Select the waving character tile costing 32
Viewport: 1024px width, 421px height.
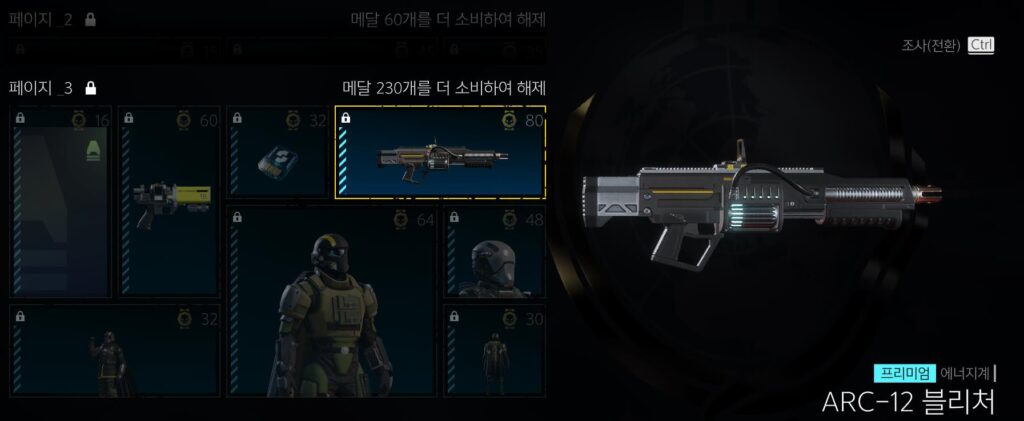pos(114,350)
